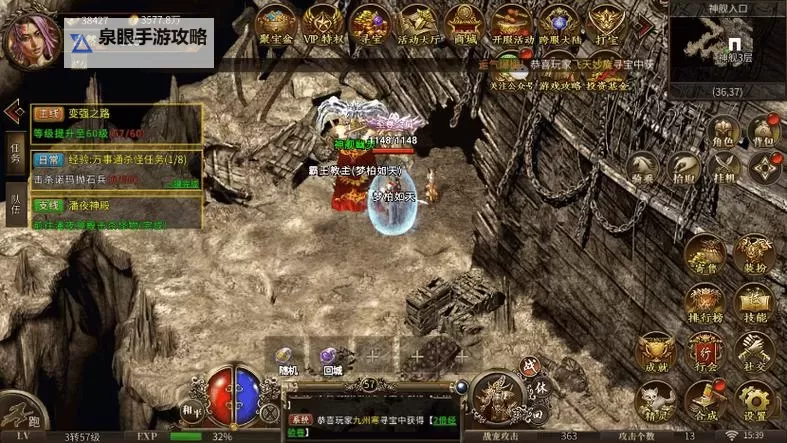This screenshot has width=787, height=443.
Task: Open the 技能 skills menu
Action: (753, 304)
